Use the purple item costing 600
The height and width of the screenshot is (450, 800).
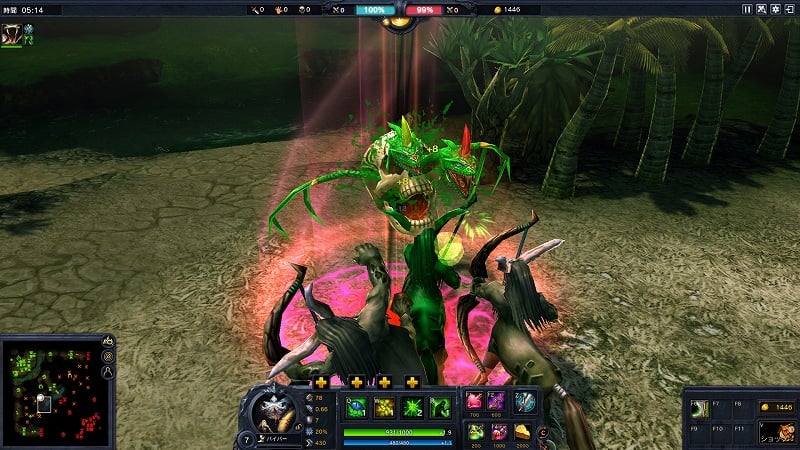(x=498, y=401)
